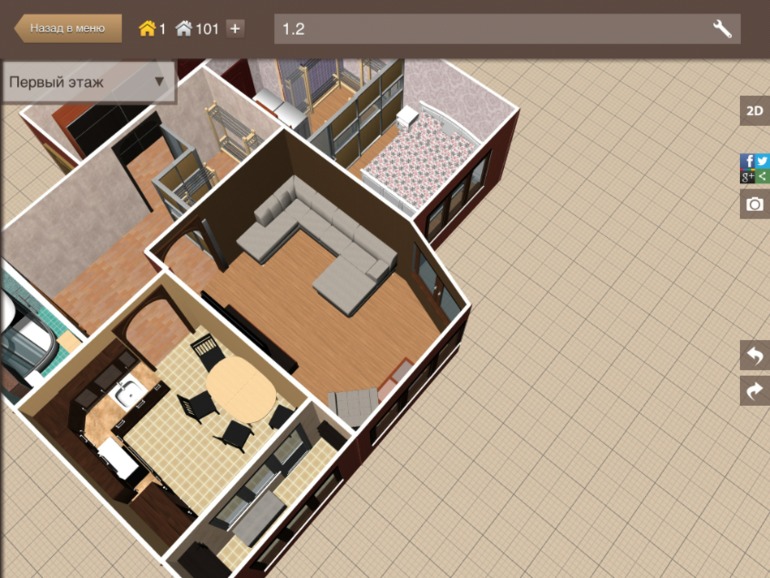The image size is (770, 578).
Task: Open settings via the wrench icon
Action: click(722, 28)
